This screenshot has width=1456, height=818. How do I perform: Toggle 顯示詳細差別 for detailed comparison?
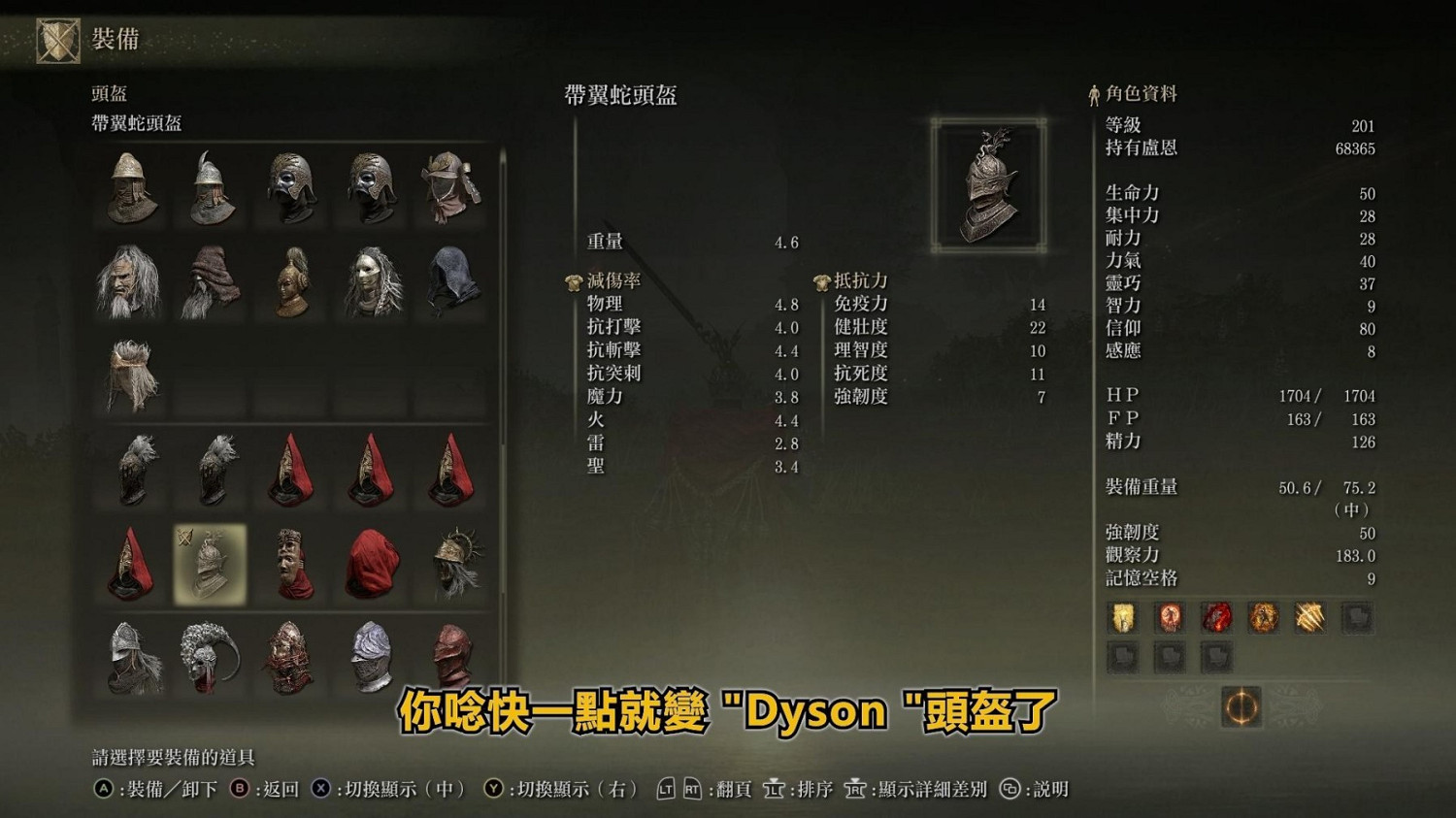pos(926,789)
